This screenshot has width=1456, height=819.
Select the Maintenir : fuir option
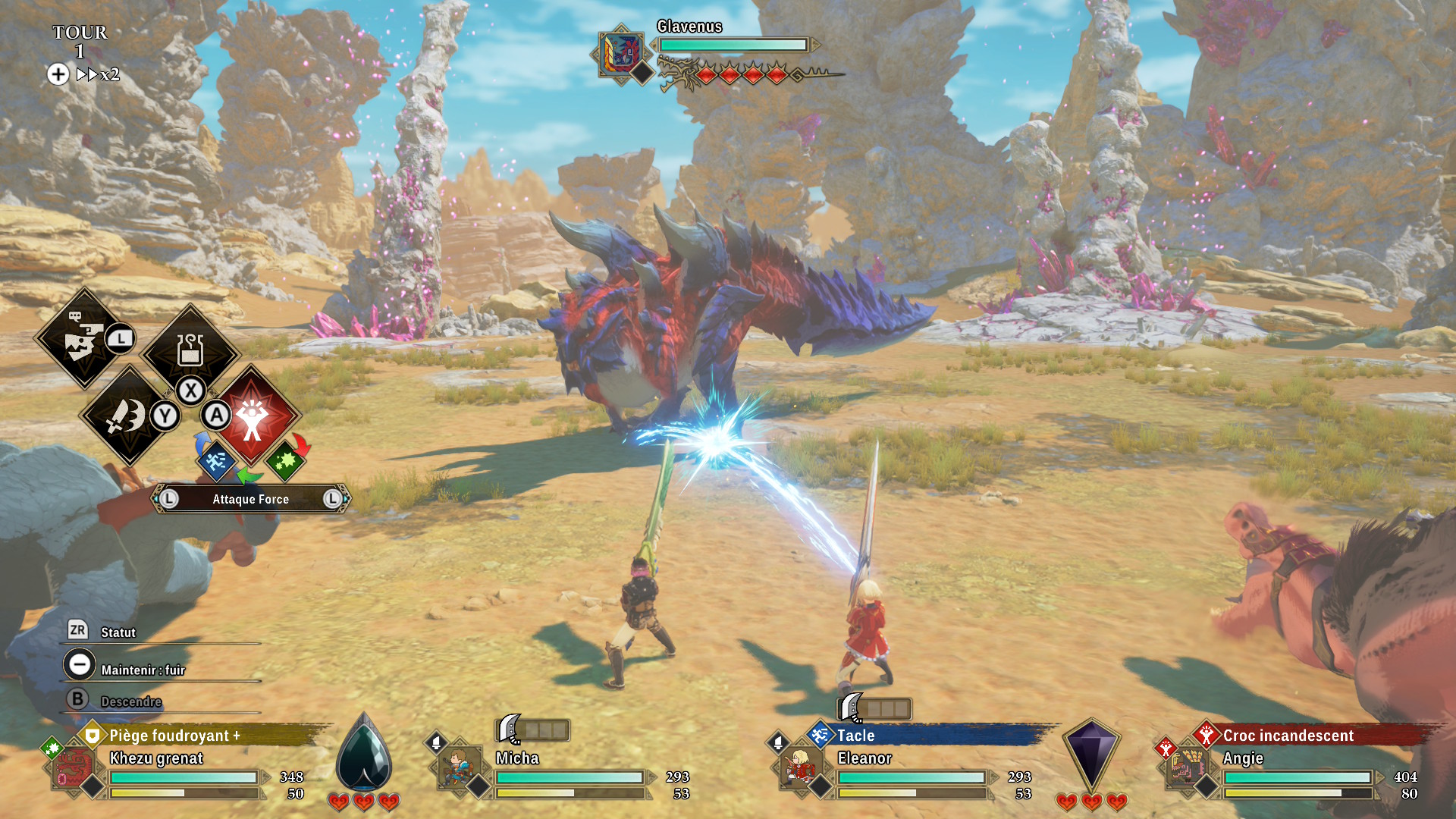[x=143, y=670]
